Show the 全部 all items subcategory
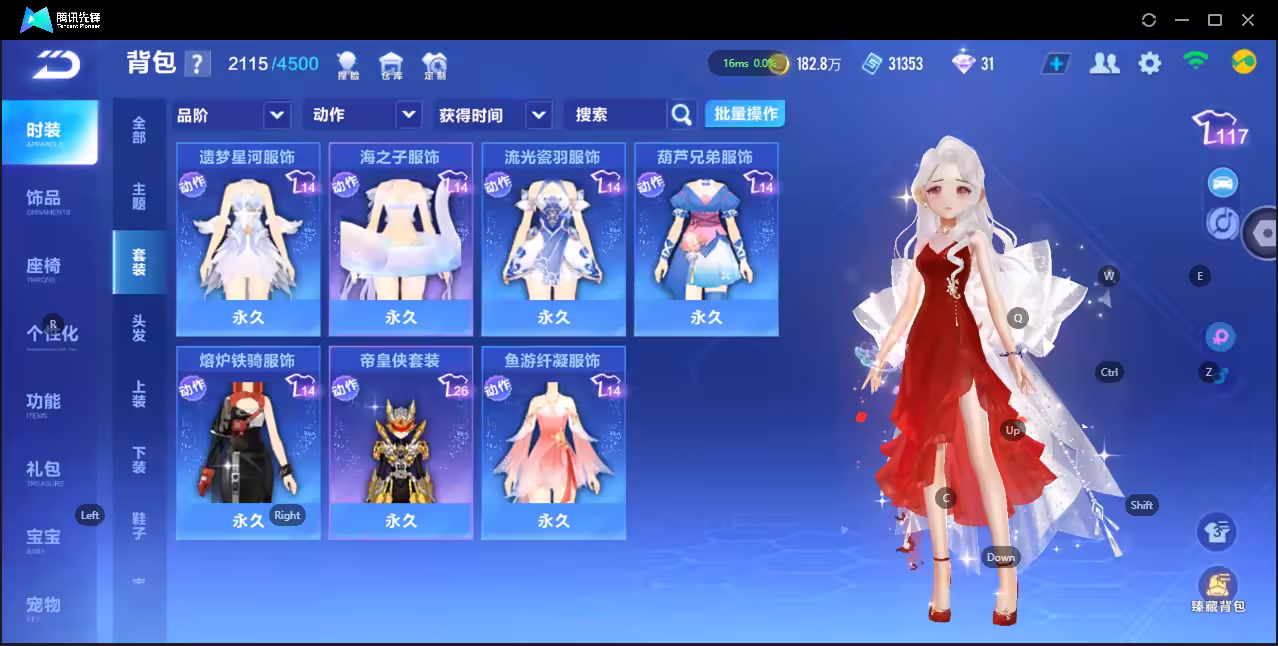1278x646 pixels. (x=139, y=130)
